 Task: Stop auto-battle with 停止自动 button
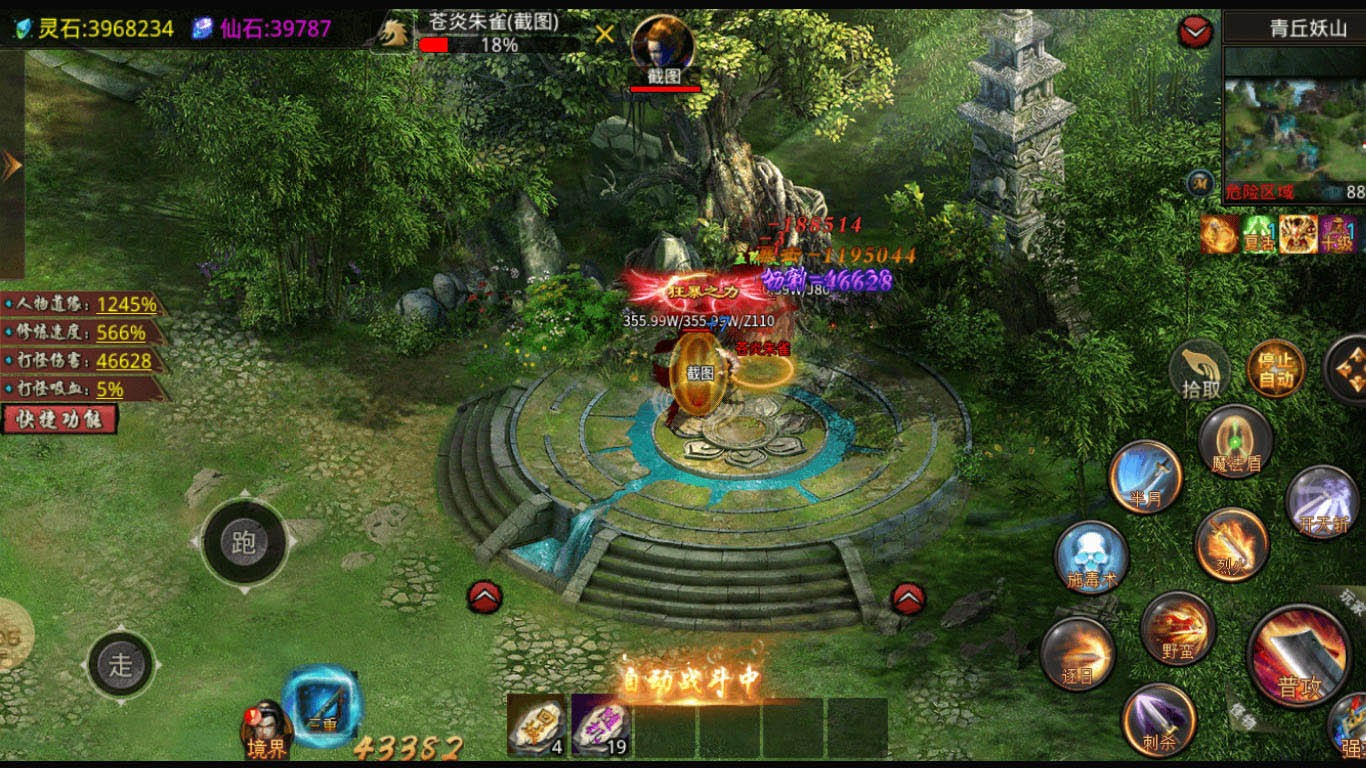tap(1276, 370)
